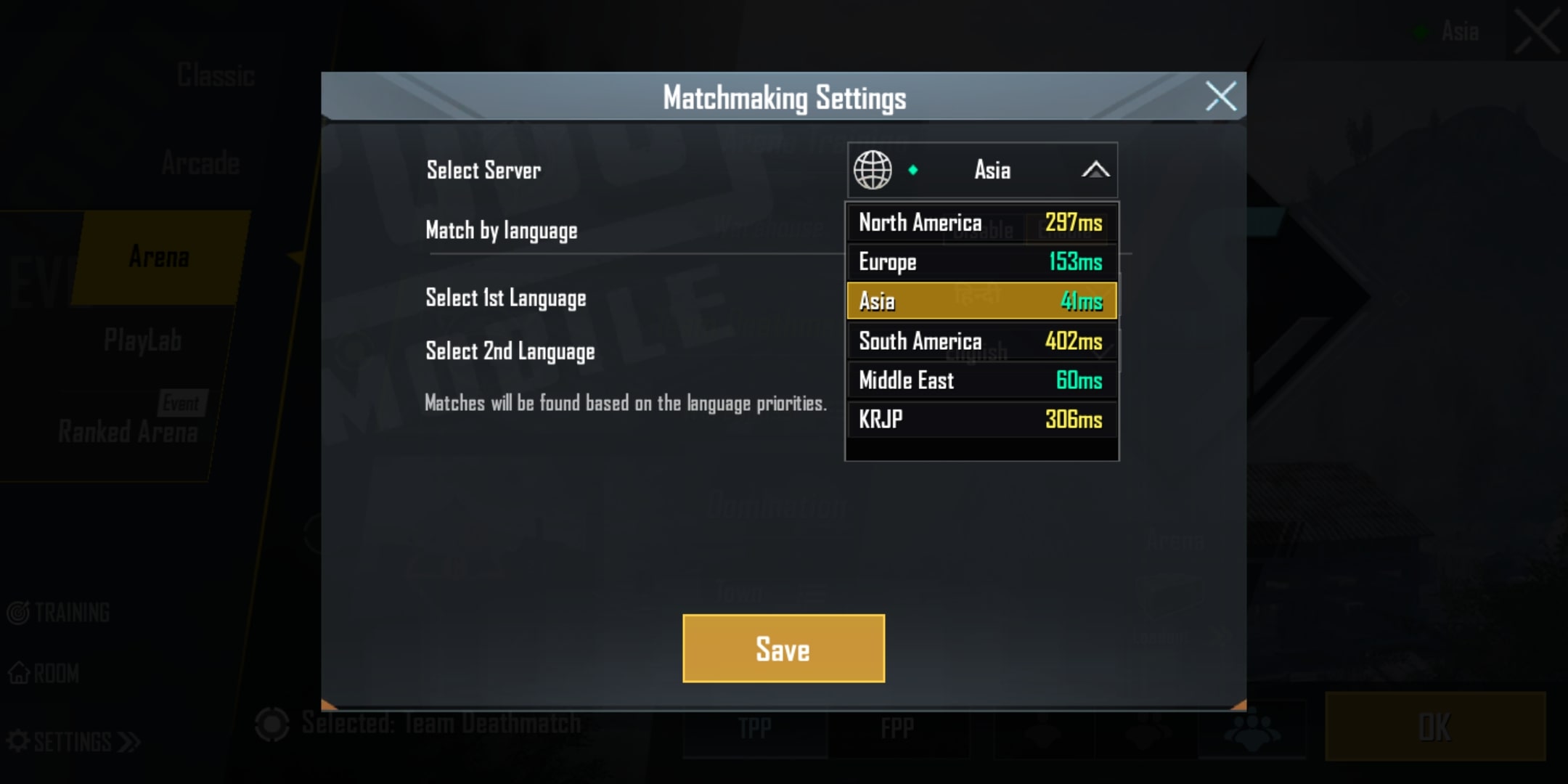Choose the North America server
Image resolution: width=1568 pixels, height=784 pixels.
981,222
